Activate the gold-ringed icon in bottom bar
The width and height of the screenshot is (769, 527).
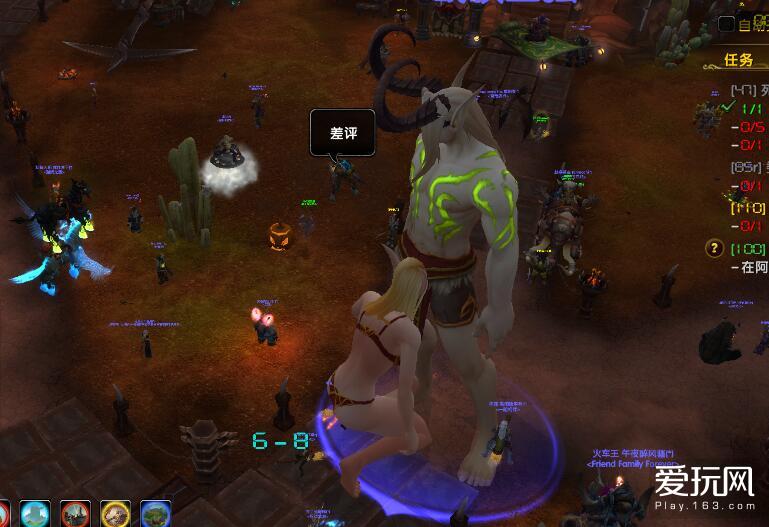coord(116,515)
